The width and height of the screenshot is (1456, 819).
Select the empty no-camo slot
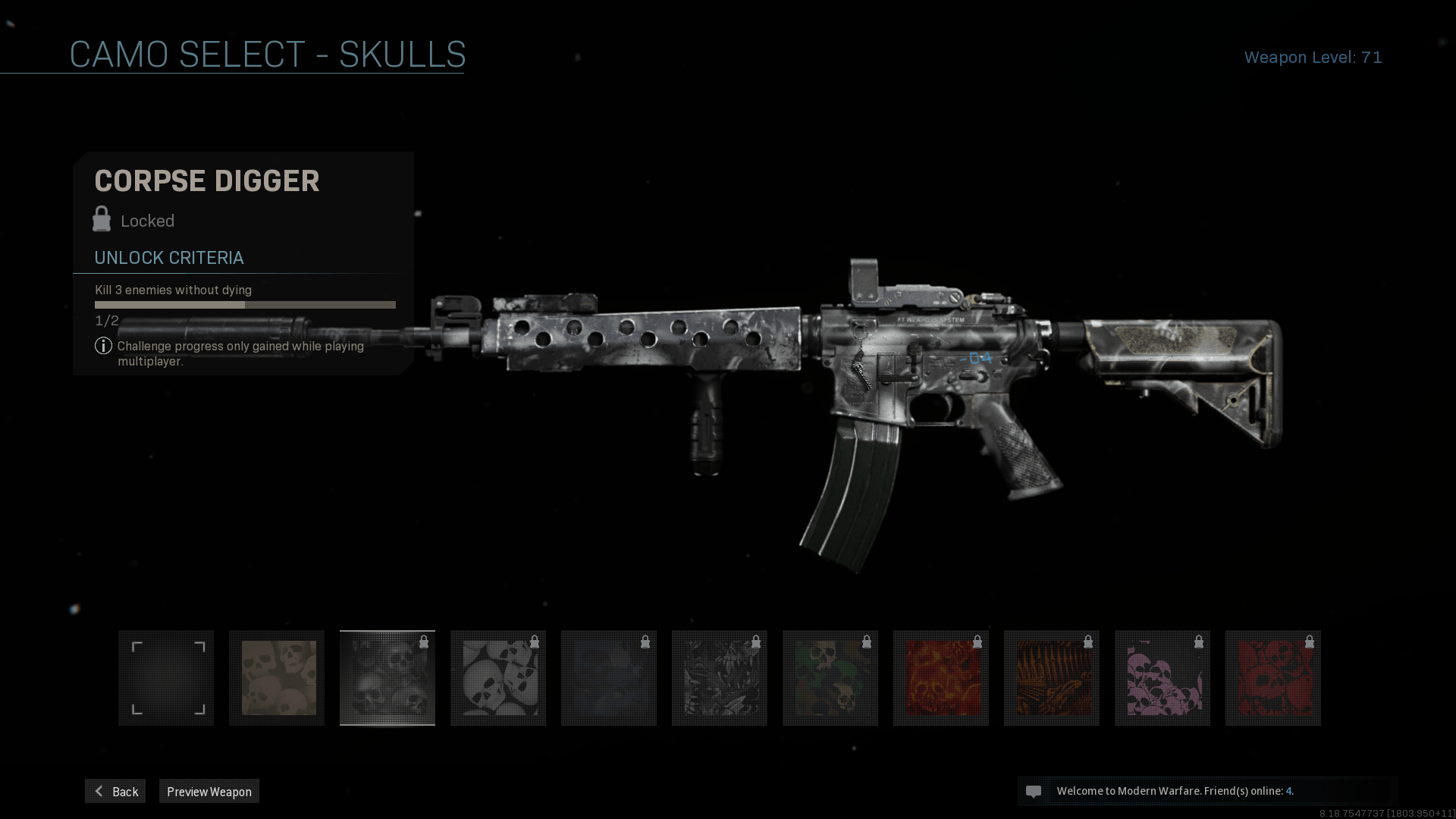pyautogui.click(x=166, y=678)
